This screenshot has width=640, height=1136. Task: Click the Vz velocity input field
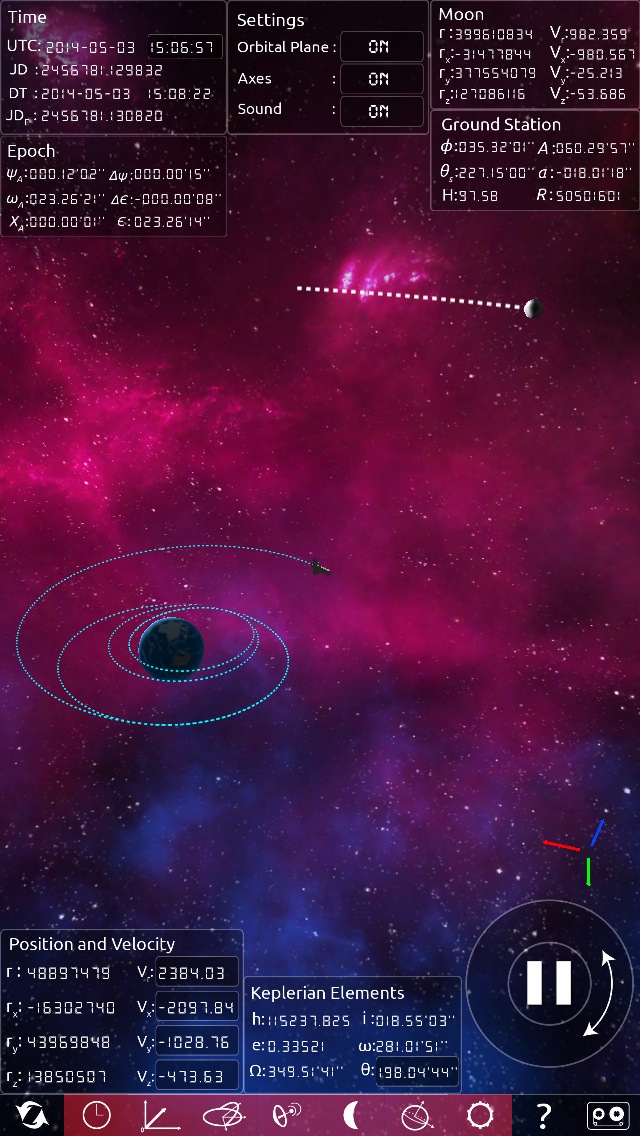(x=197, y=1076)
